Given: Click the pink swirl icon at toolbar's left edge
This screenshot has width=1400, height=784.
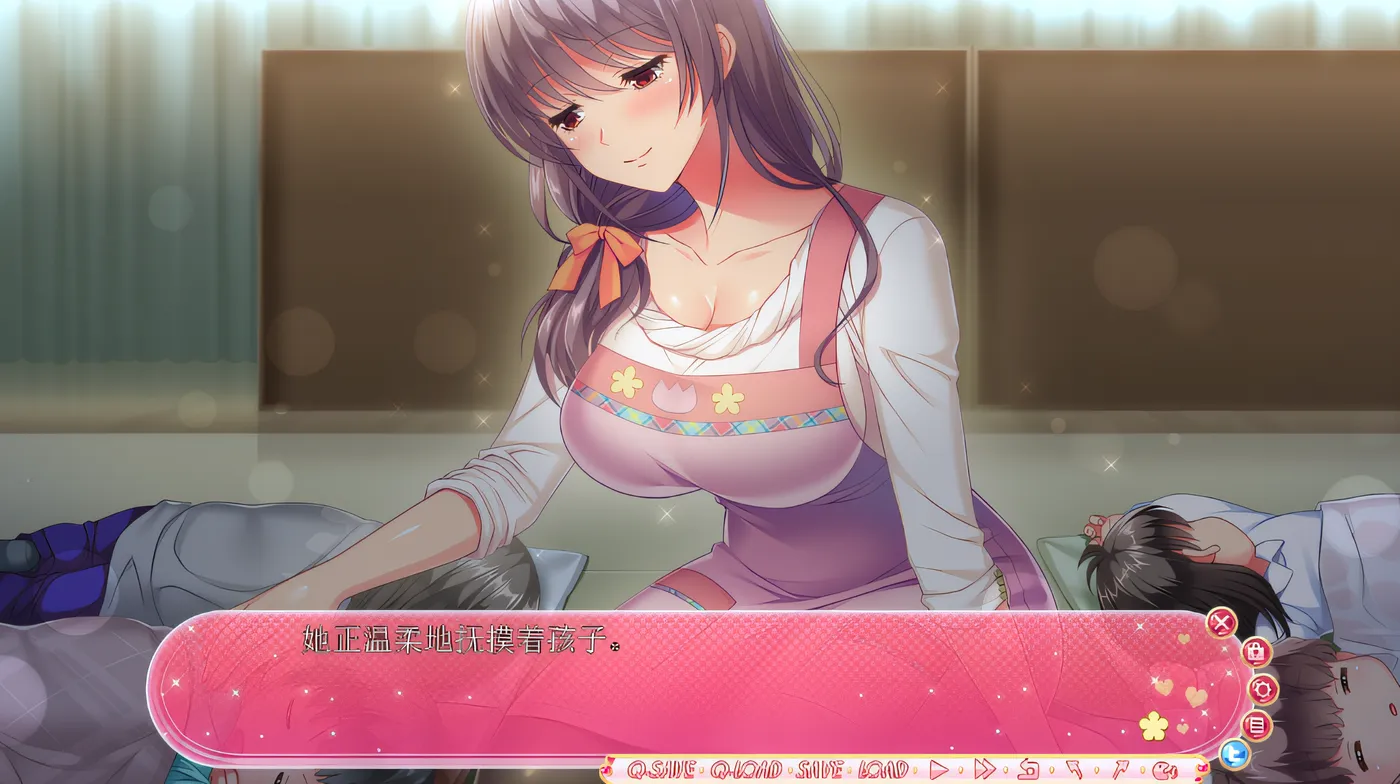Looking at the screenshot, I should (606, 766).
